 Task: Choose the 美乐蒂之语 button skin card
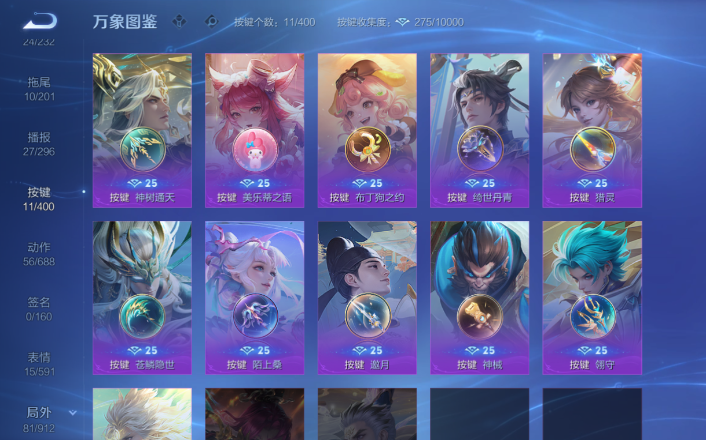pos(254,129)
